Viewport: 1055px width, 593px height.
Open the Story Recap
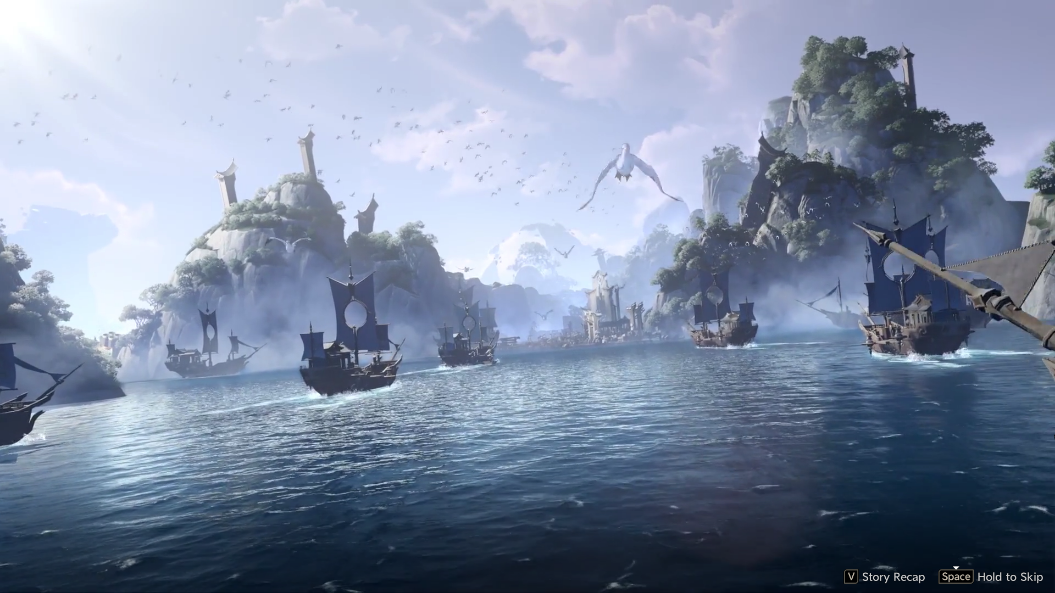pyautogui.click(x=885, y=577)
